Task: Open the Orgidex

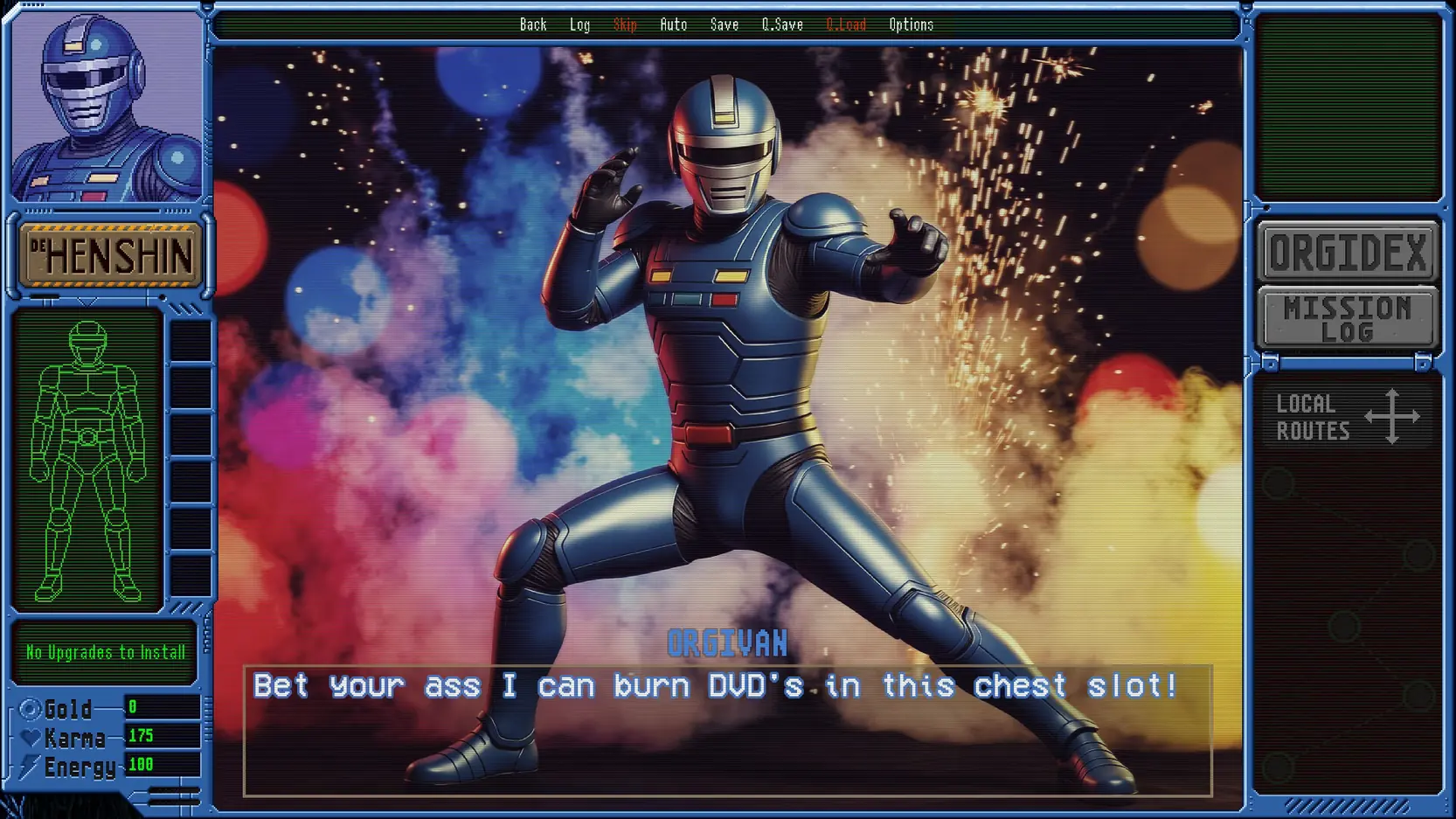Action: pos(1348,253)
